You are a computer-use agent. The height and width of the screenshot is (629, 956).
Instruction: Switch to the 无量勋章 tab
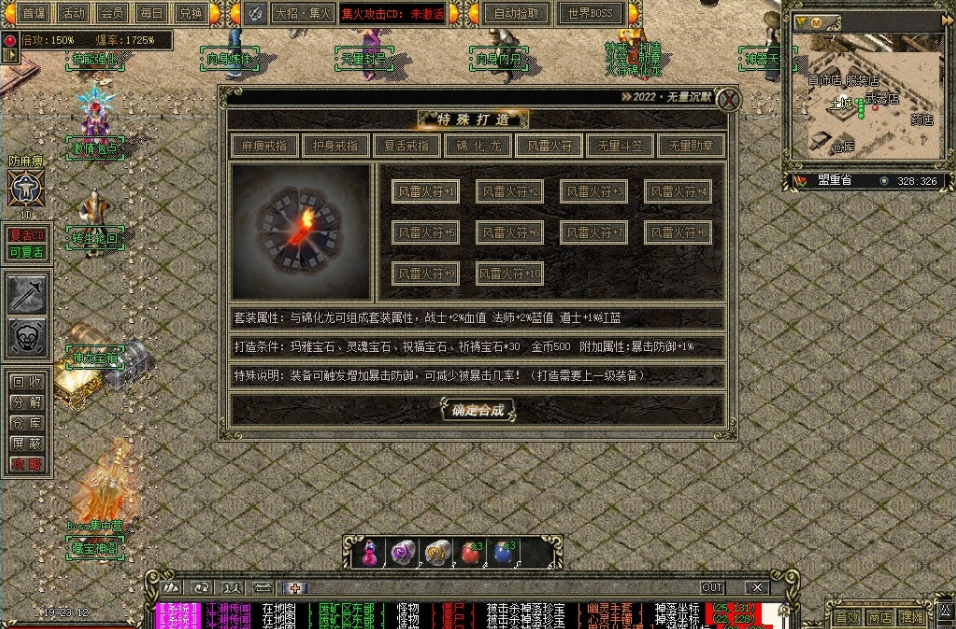click(x=691, y=145)
